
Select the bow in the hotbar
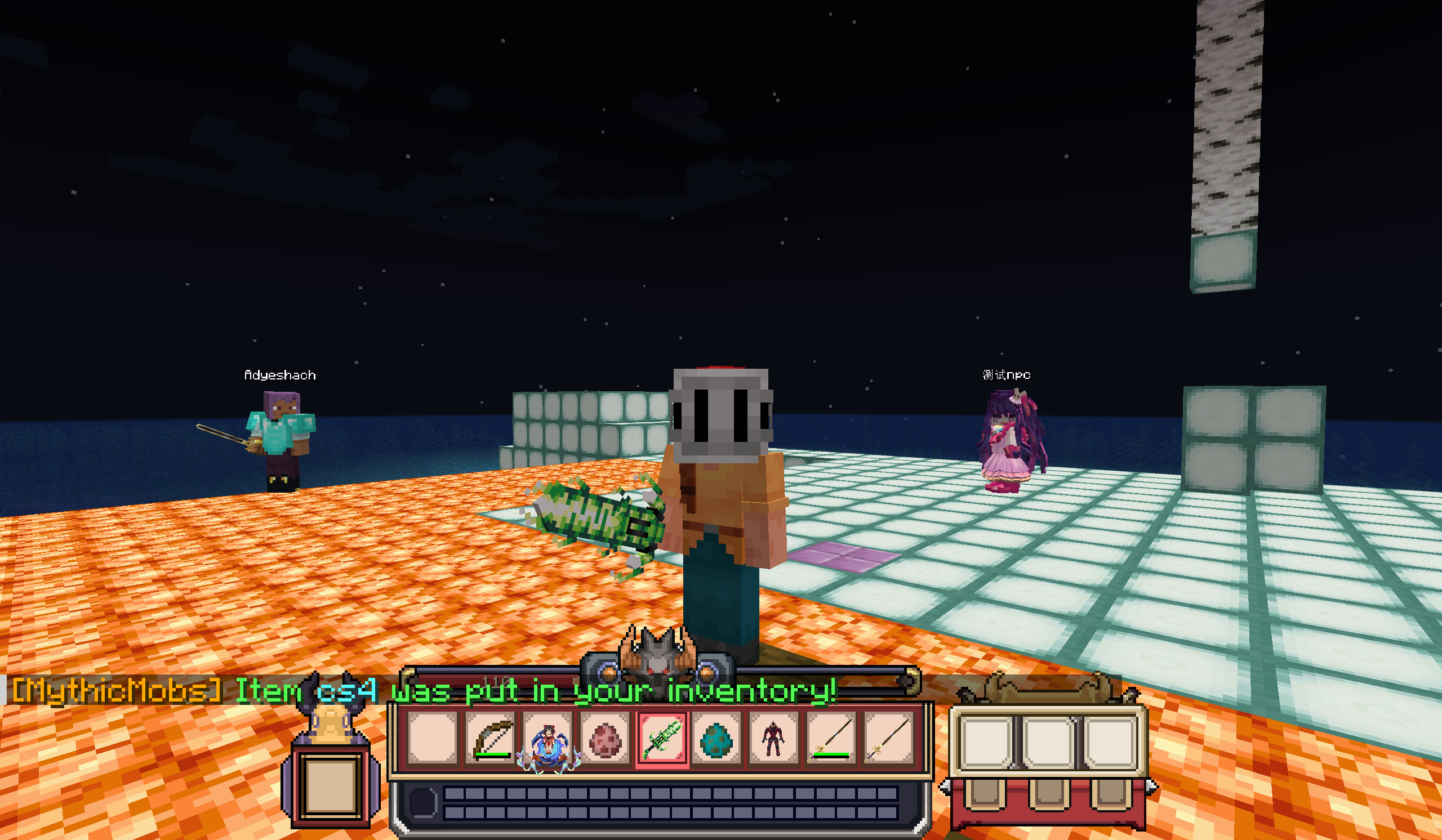[491, 738]
